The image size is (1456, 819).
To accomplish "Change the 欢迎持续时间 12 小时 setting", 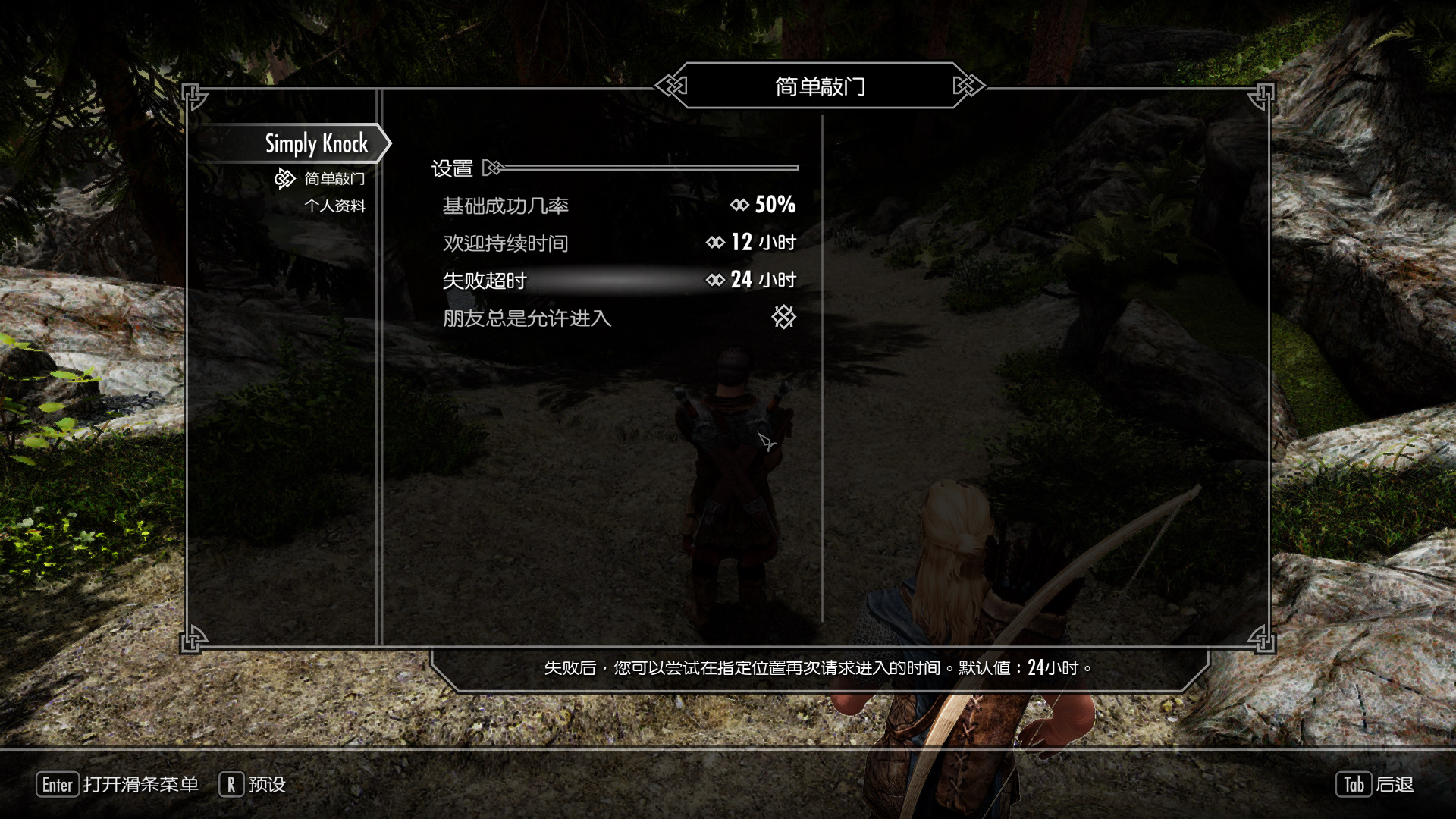I will (619, 243).
